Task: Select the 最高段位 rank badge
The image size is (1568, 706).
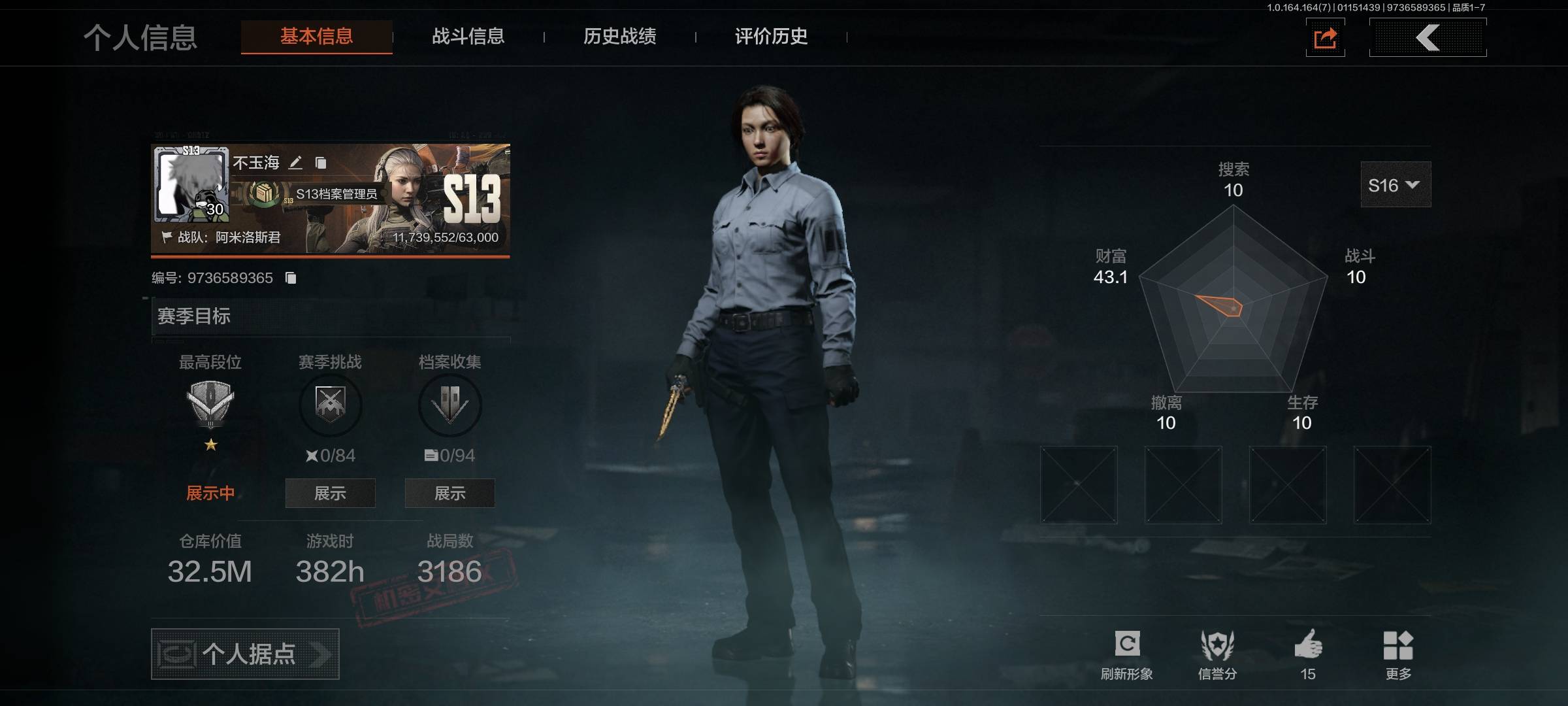Action: 210,403
